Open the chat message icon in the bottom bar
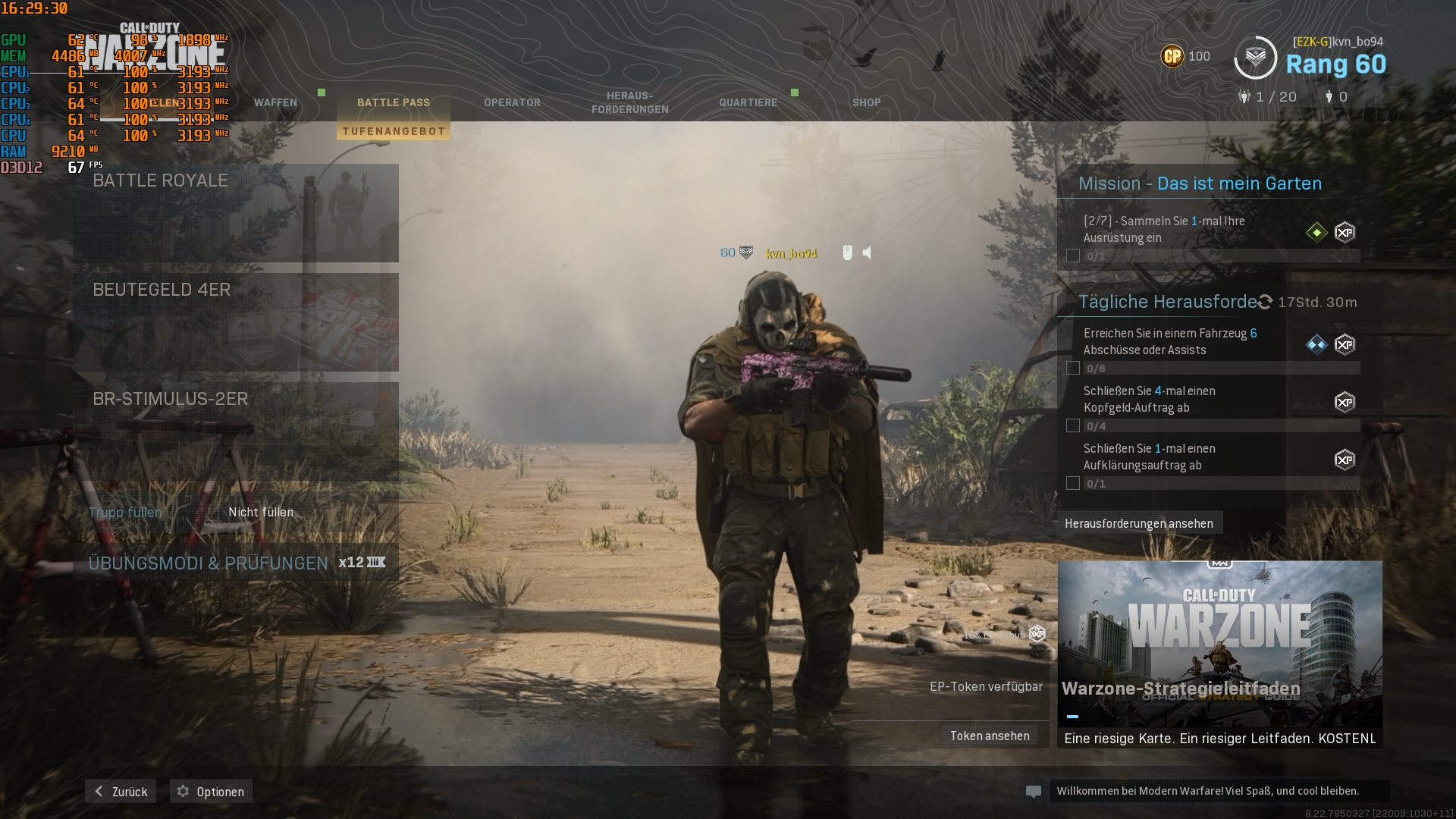 click(x=1035, y=791)
